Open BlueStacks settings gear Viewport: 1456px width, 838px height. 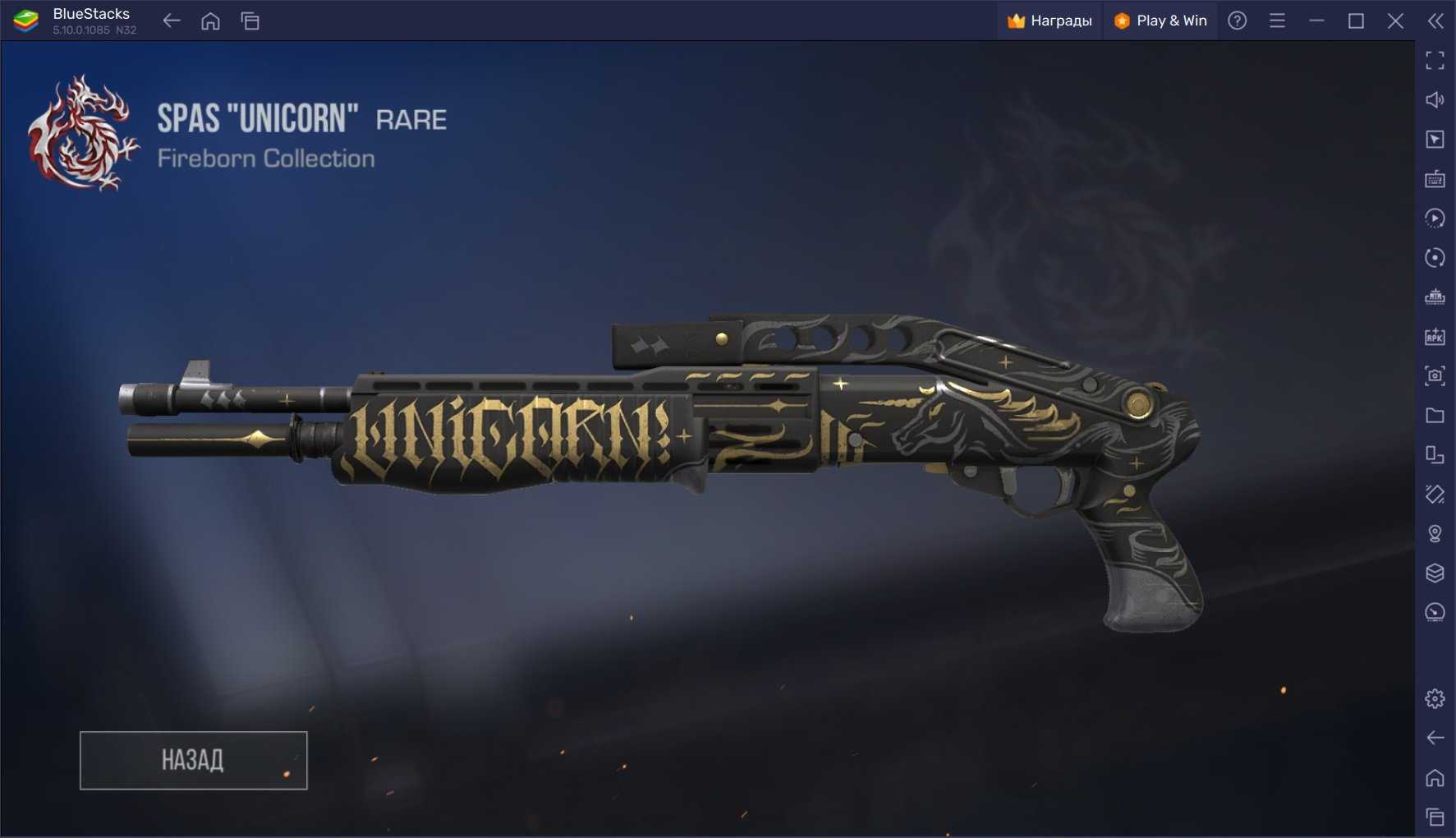(x=1435, y=698)
